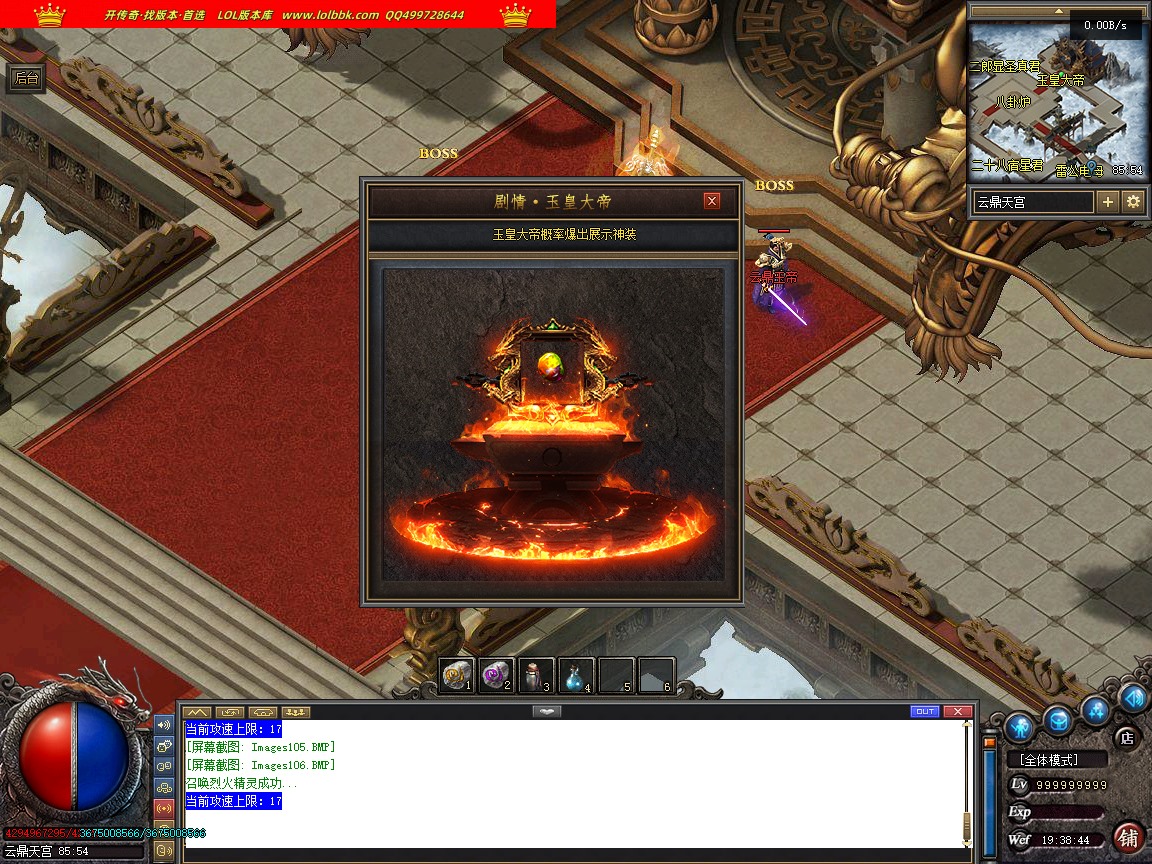Open the skills sparkle icon

(x=1098, y=711)
